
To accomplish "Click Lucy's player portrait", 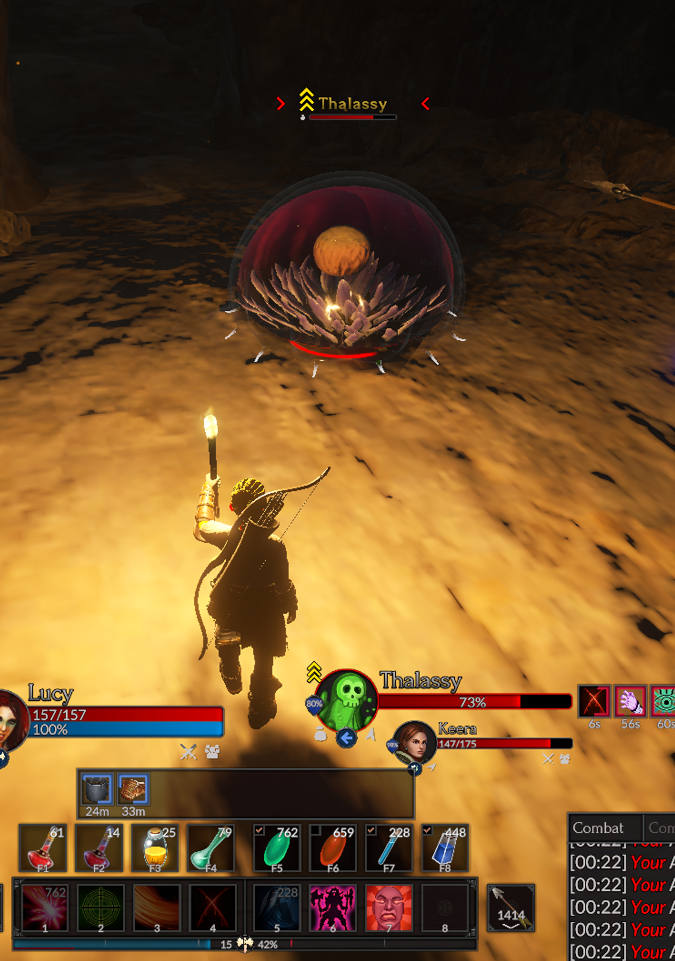I will [12, 718].
